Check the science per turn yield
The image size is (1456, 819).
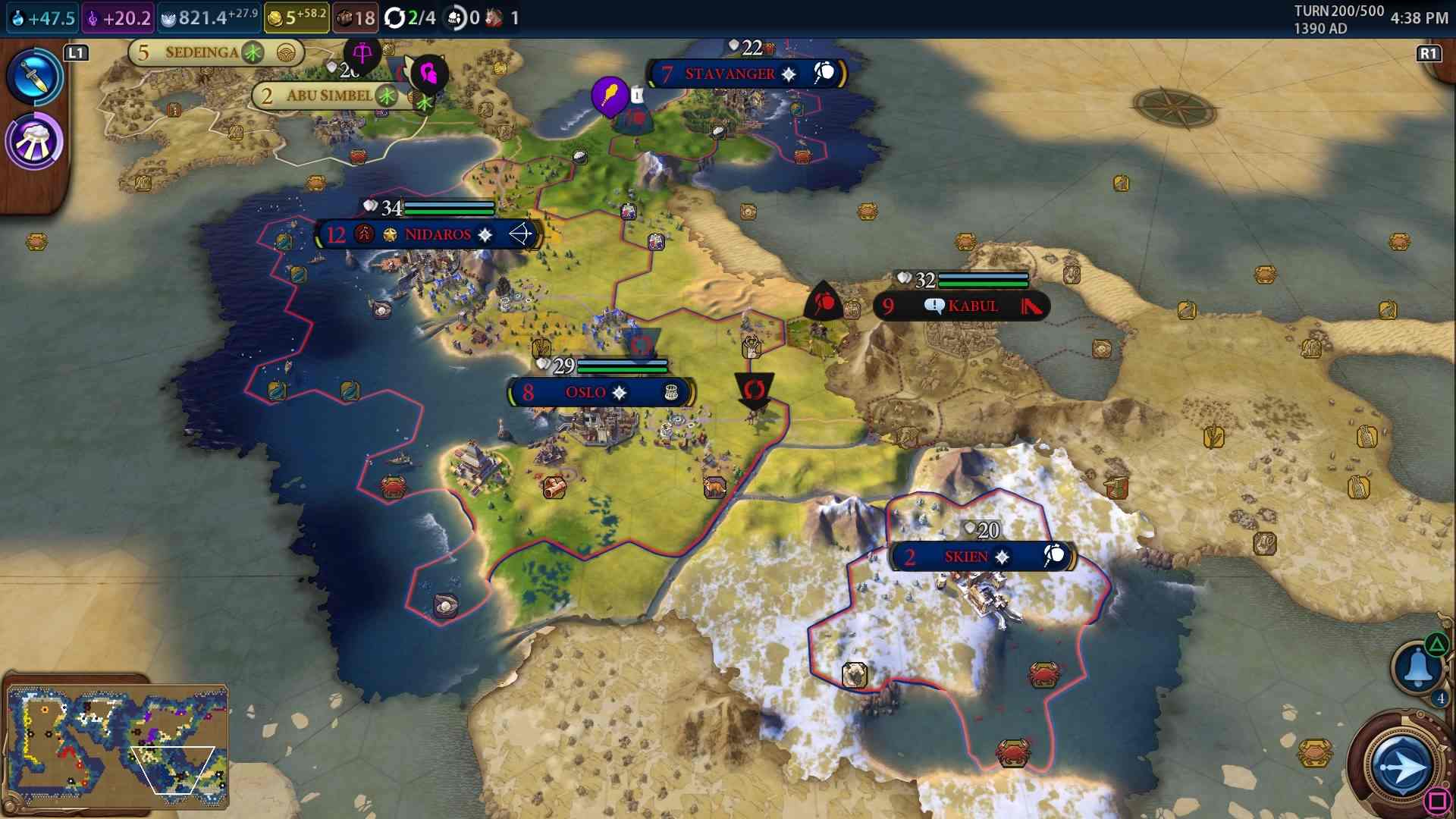point(43,17)
